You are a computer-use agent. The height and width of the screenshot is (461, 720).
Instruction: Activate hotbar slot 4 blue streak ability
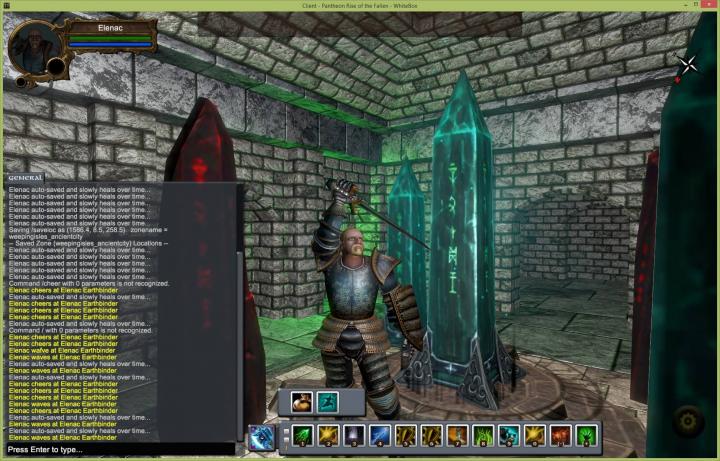(380, 436)
